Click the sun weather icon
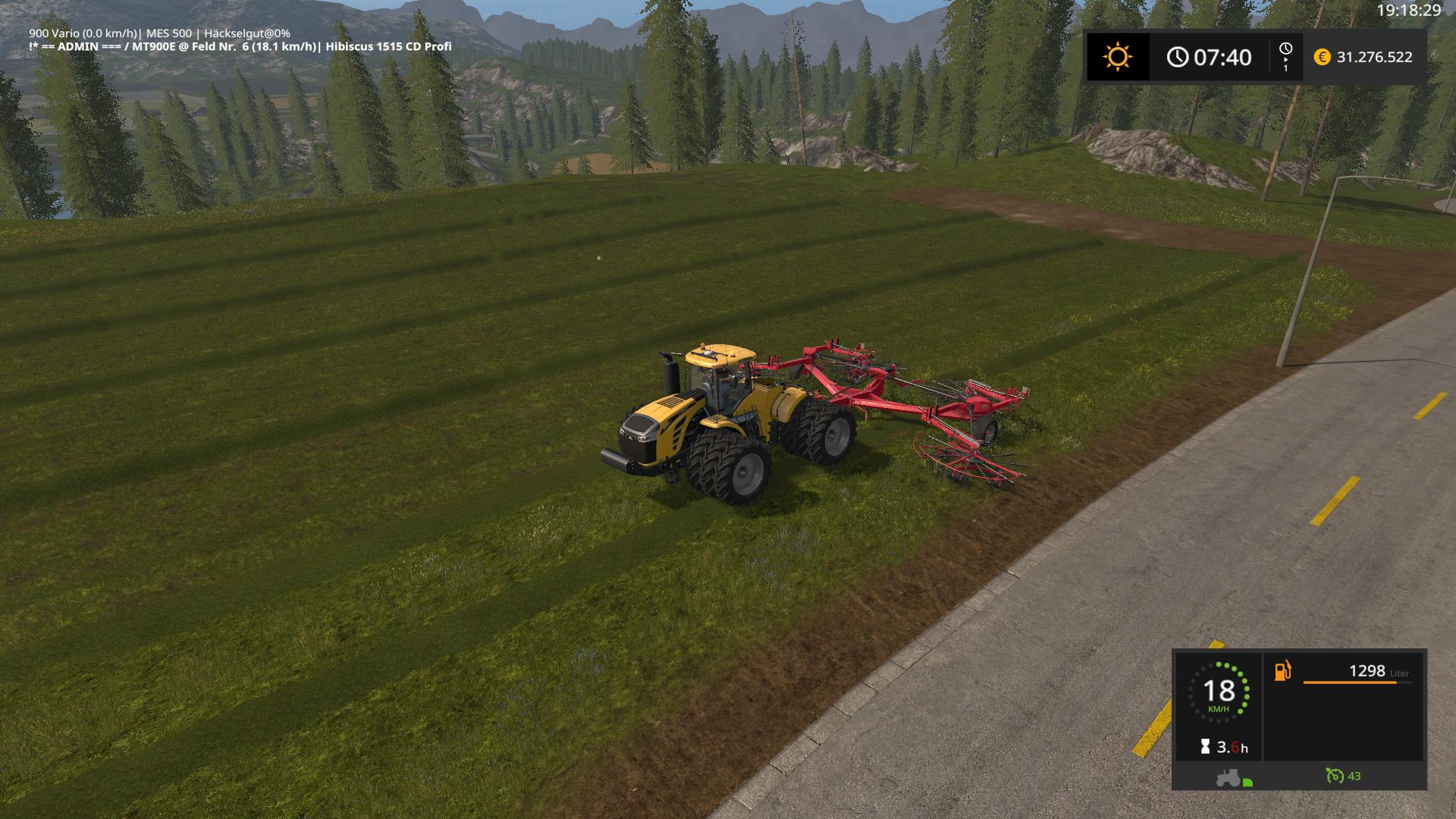 tap(1117, 57)
